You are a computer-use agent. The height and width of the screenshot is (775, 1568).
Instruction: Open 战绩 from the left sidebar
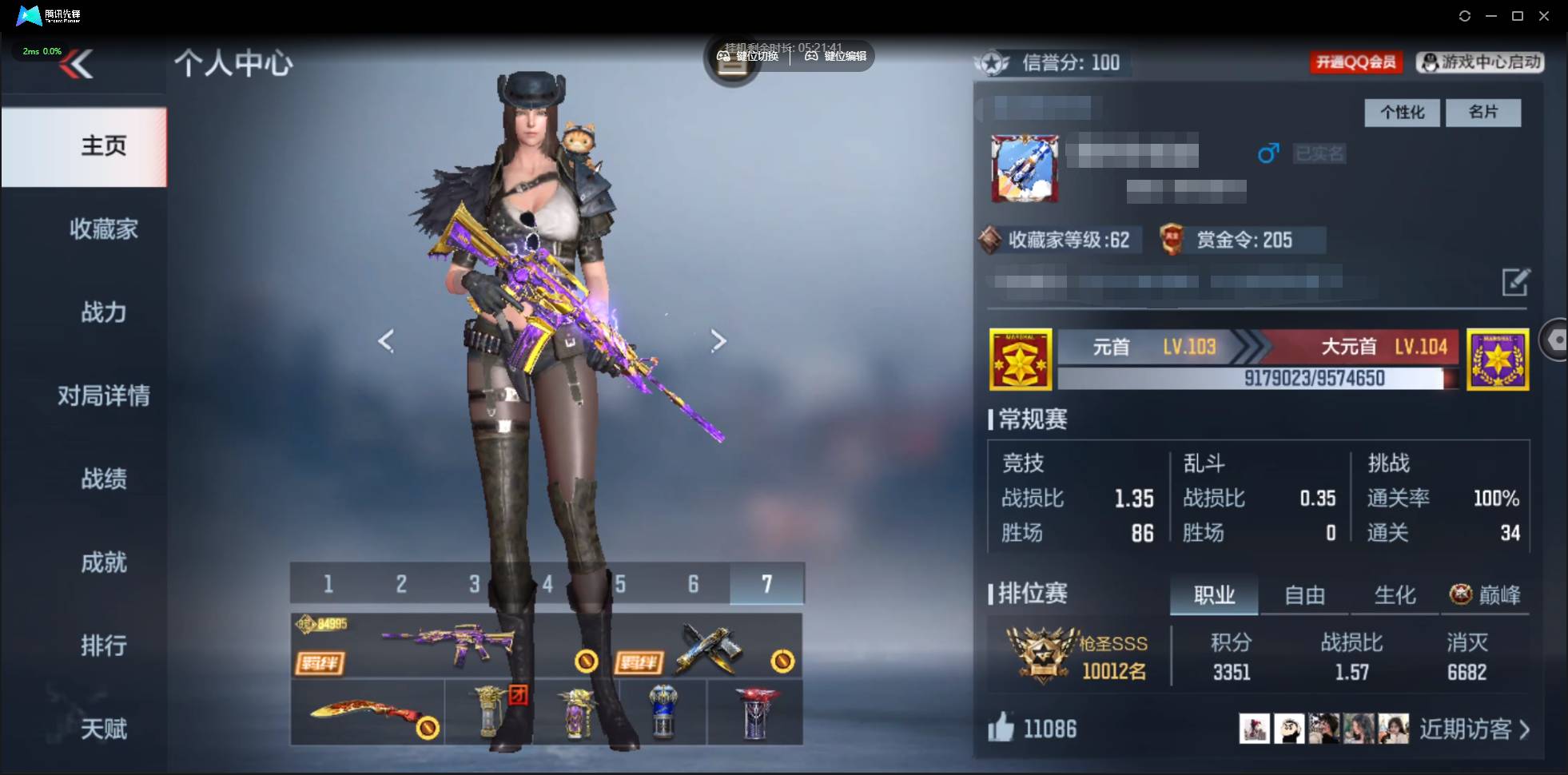click(104, 479)
